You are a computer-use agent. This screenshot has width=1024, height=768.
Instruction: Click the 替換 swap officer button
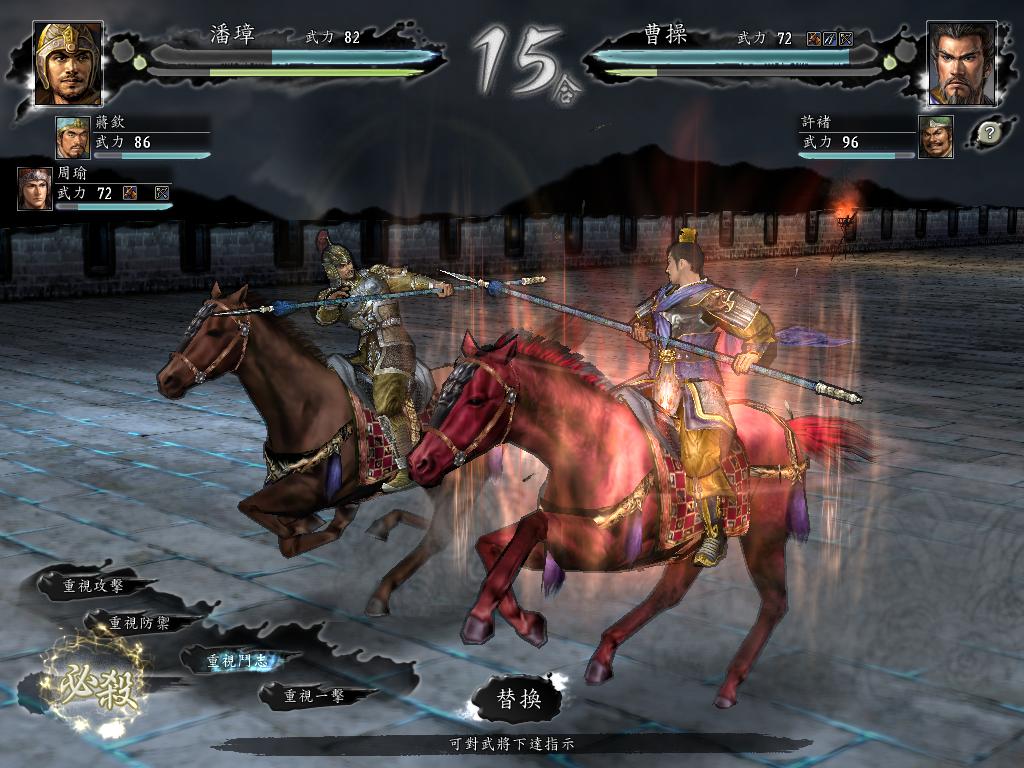coord(519,699)
